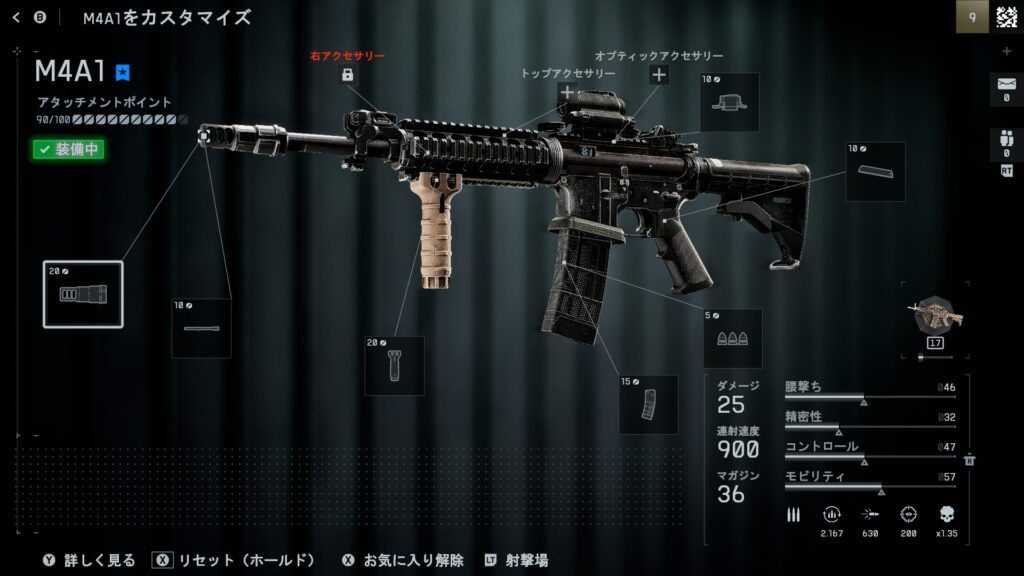Screen dimensions: 1024x576
Task: Select the muzzle brake attachment slot
Action: coord(83,294)
